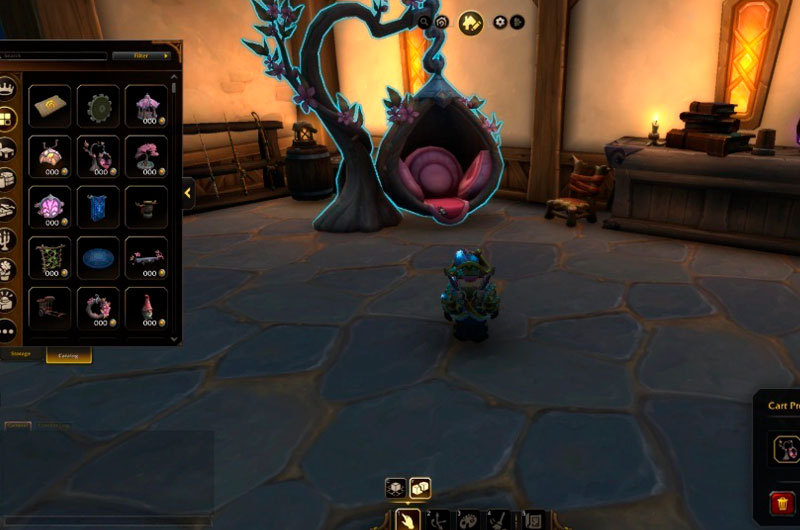800x530 pixels.
Task: Select the pink gazebo decor item
Action: pos(146,104)
